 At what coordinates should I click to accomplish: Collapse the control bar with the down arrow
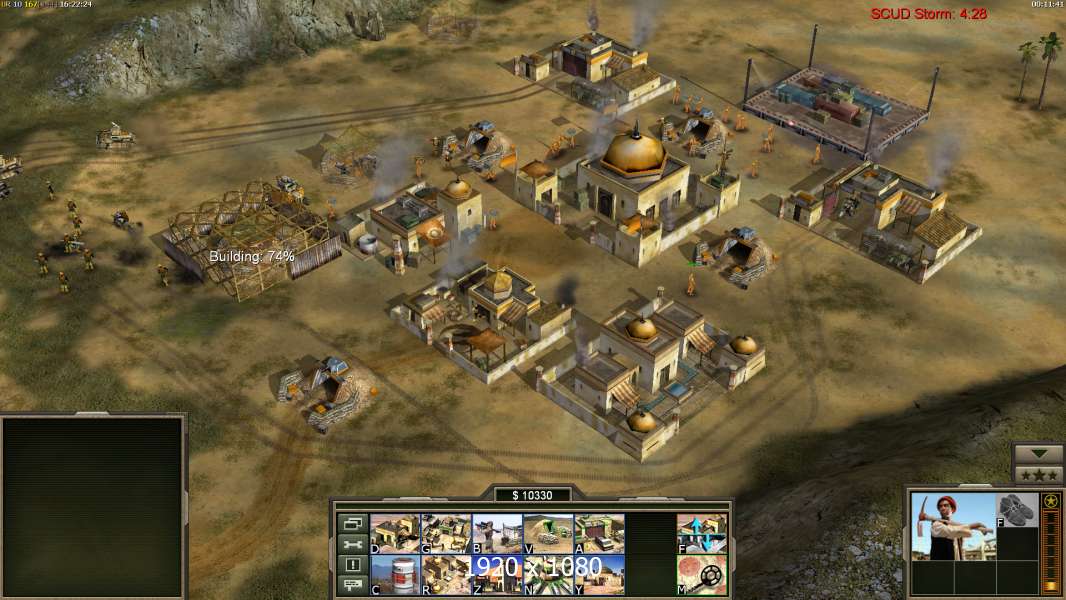point(1038,453)
